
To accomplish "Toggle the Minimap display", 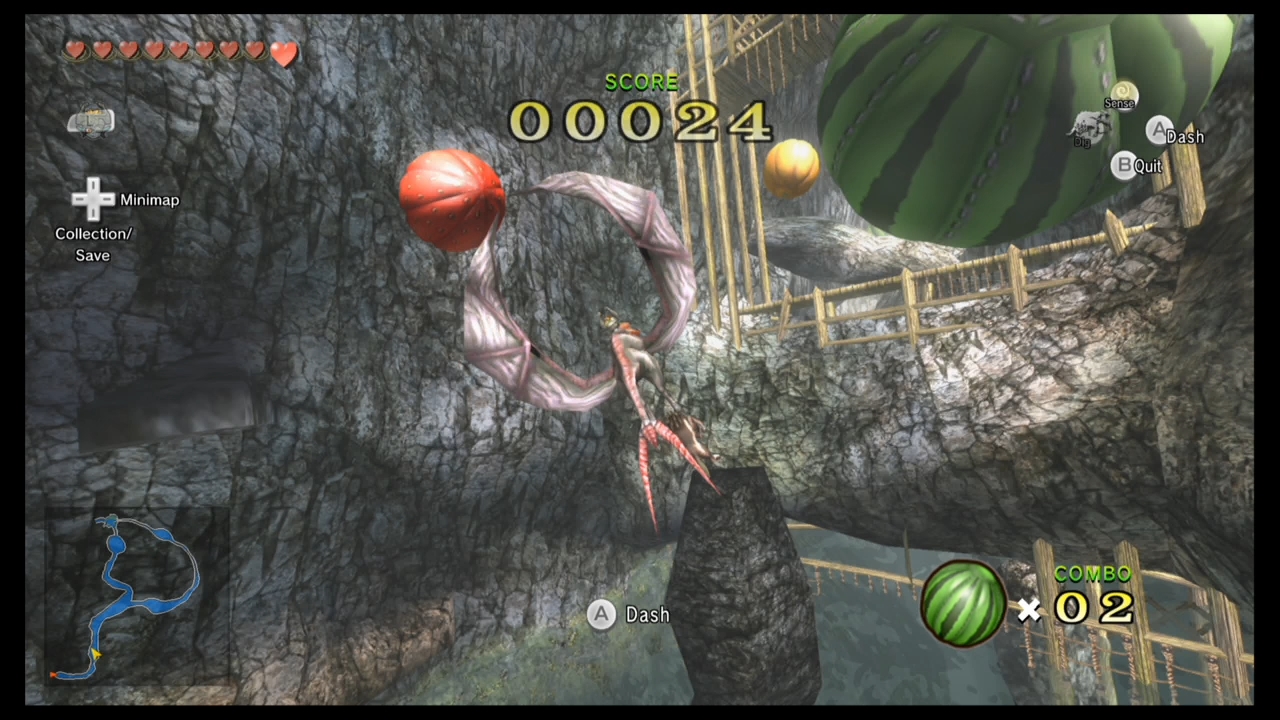I will (149, 199).
